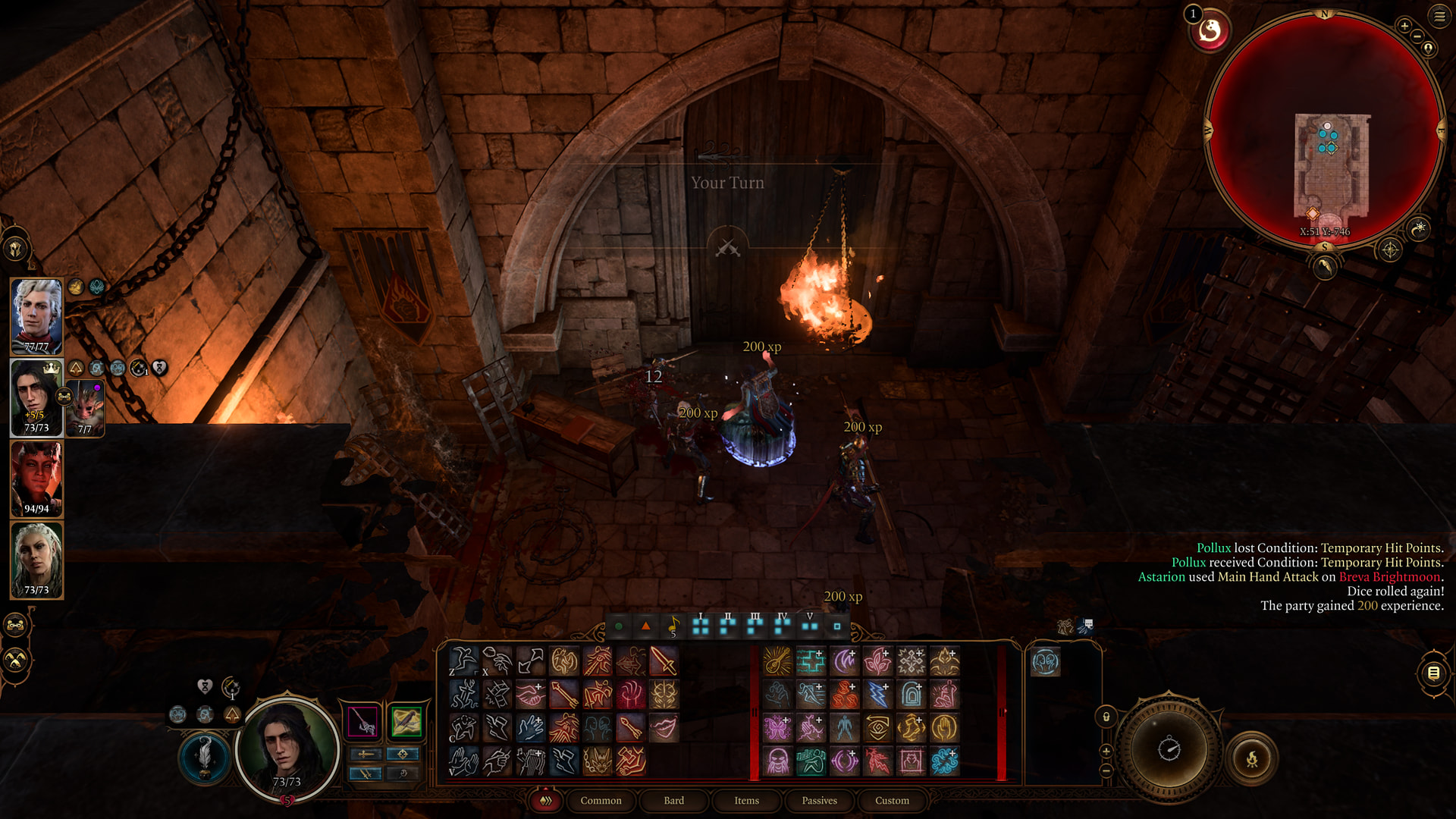Cast the blue lightning bolt spell
Viewport: 1456px width, 819px height.
[877, 695]
